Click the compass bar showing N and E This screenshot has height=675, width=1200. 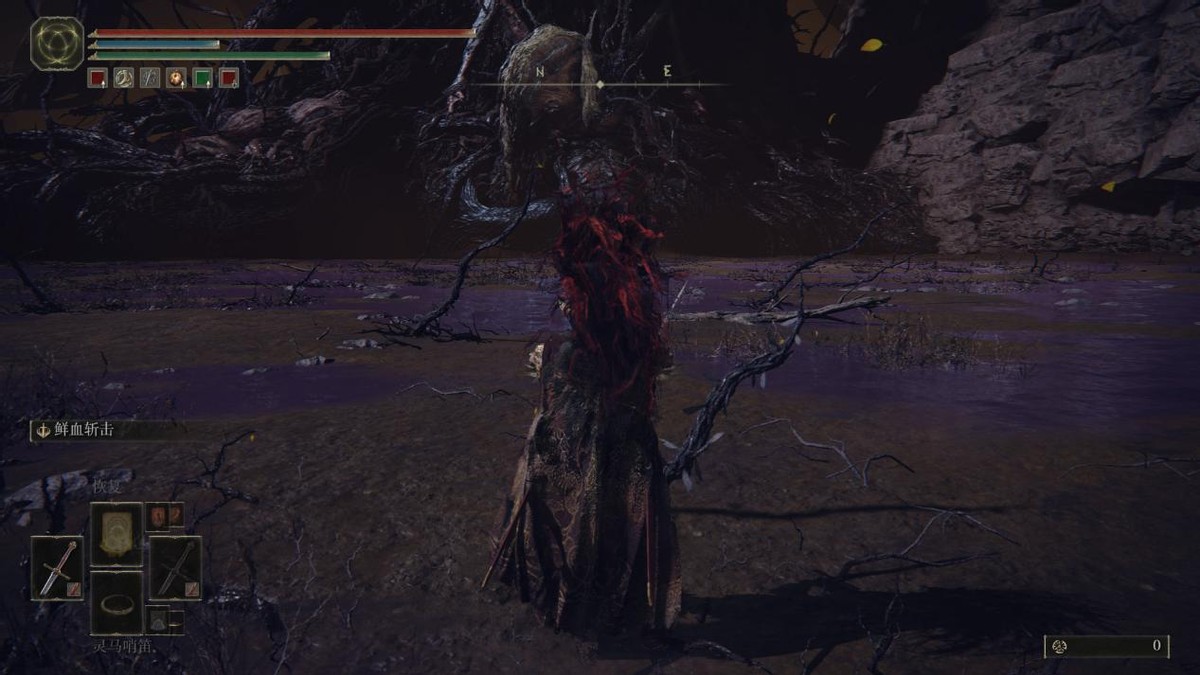click(600, 78)
